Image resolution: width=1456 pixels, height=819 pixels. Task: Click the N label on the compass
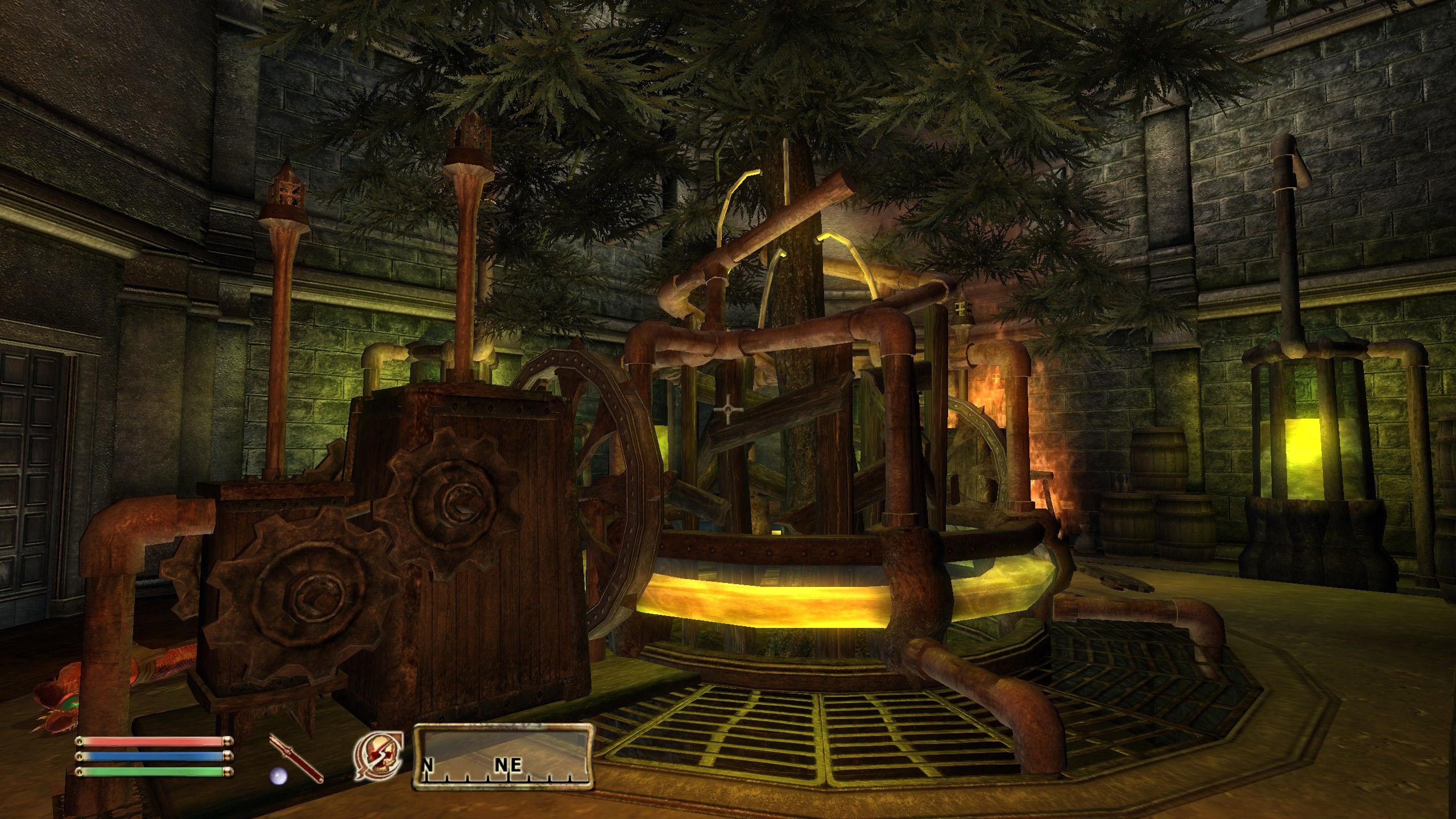(x=427, y=766)
